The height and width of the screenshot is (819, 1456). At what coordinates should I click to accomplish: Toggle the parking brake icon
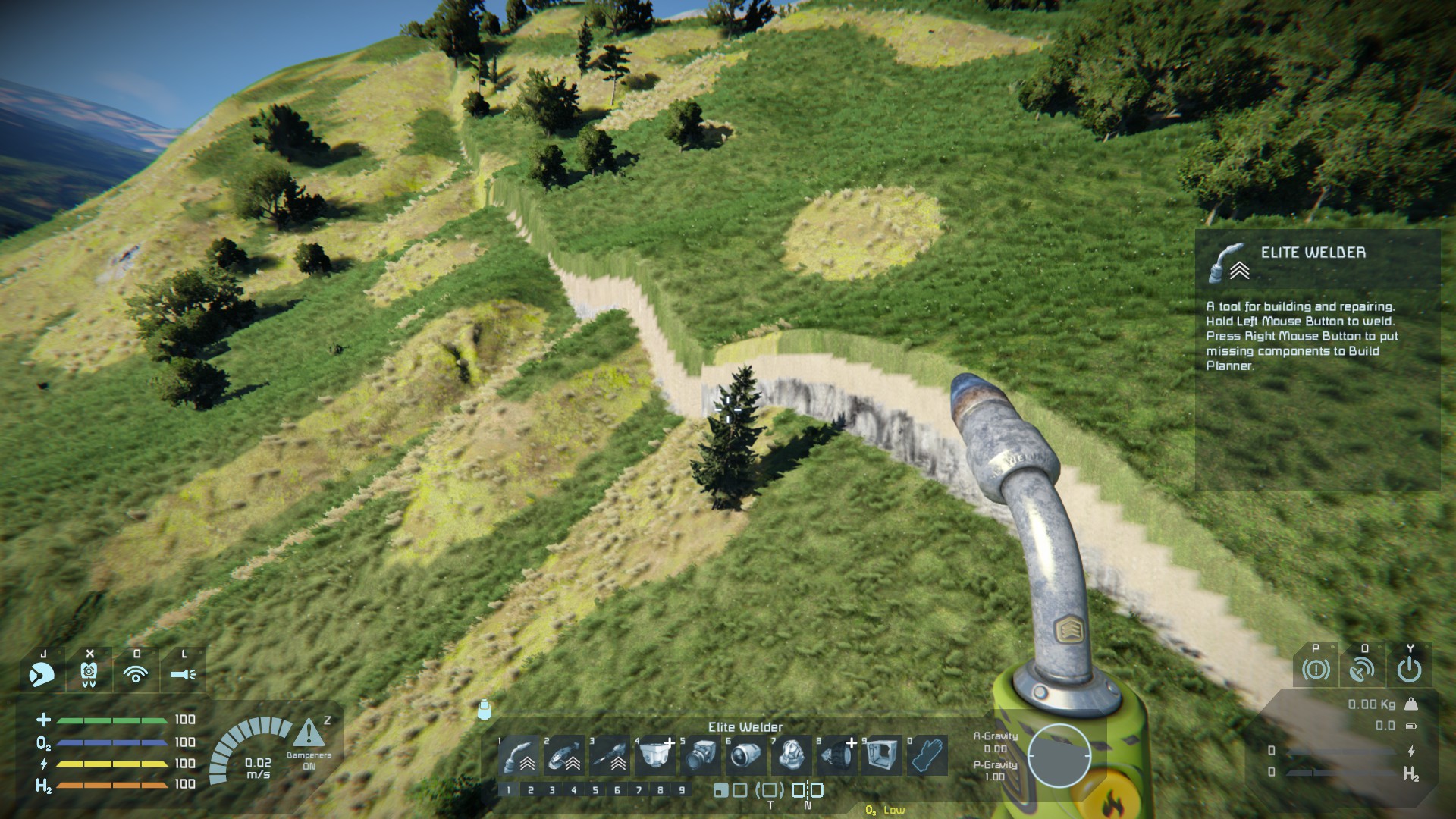[1316, 669]
